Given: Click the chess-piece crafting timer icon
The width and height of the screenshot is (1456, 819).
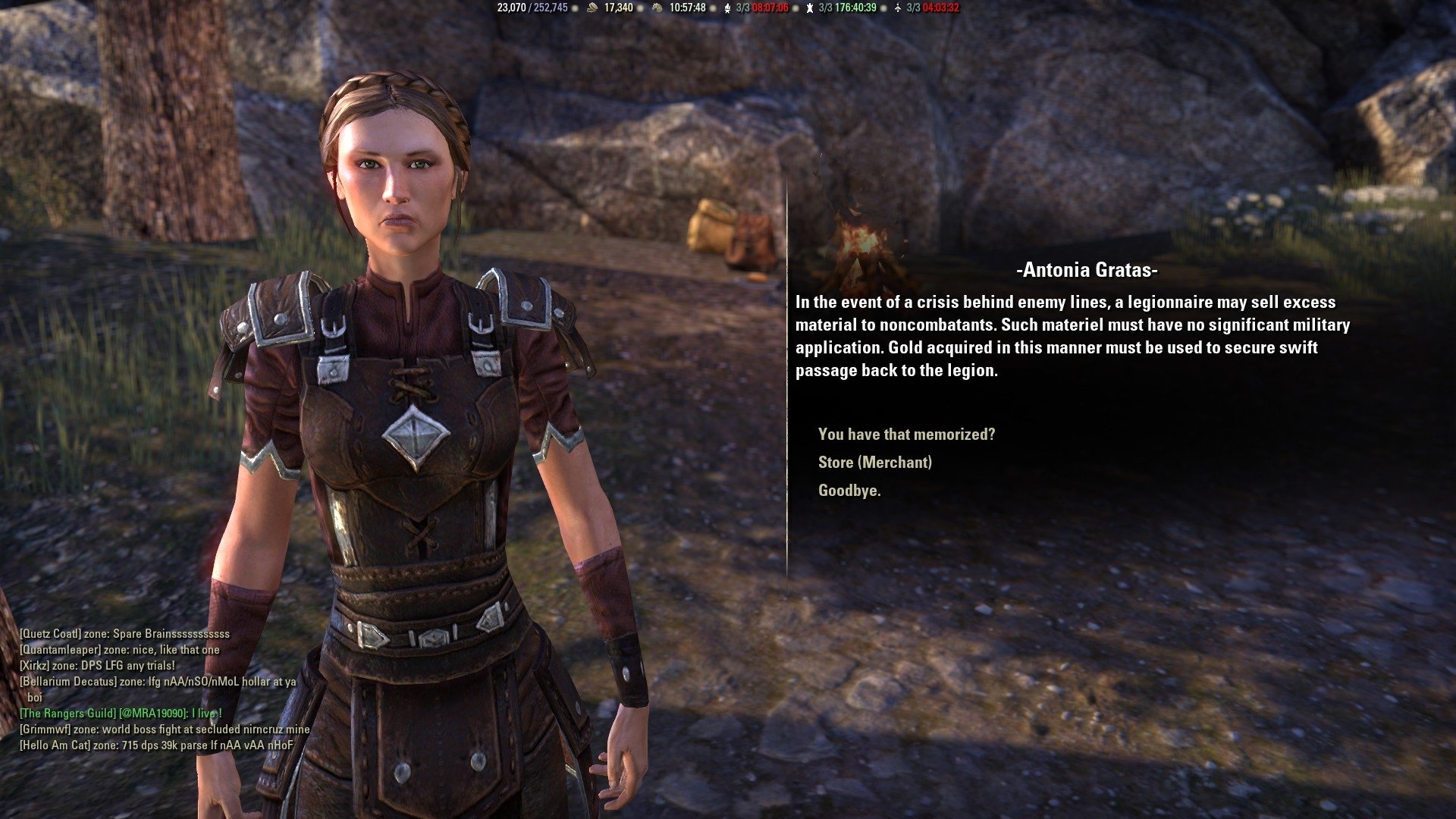Looking at the screenshot, I should click(x=809, y=9).
